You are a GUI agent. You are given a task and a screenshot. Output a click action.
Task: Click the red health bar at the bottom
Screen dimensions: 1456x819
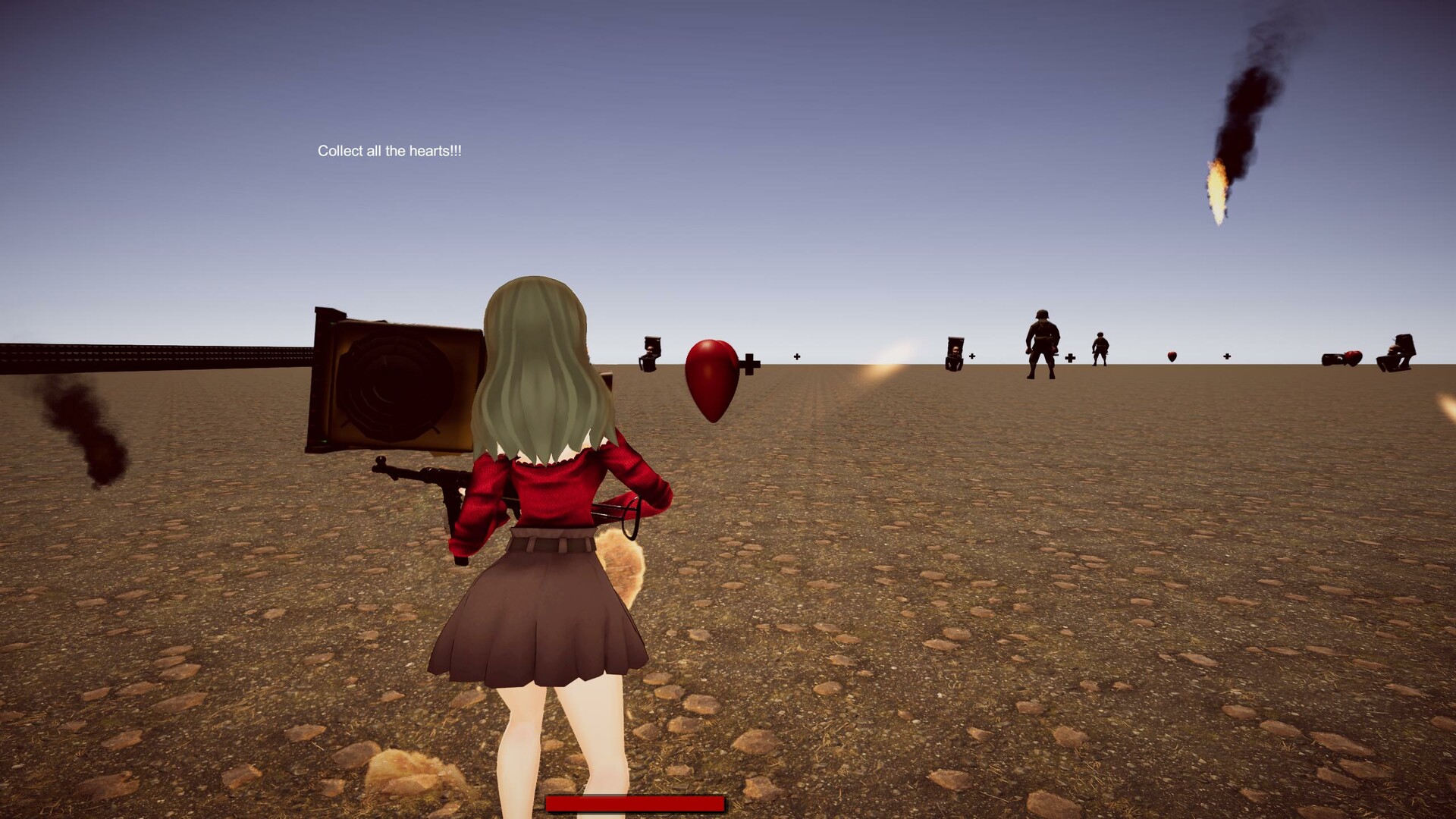[x=637, y=804]
